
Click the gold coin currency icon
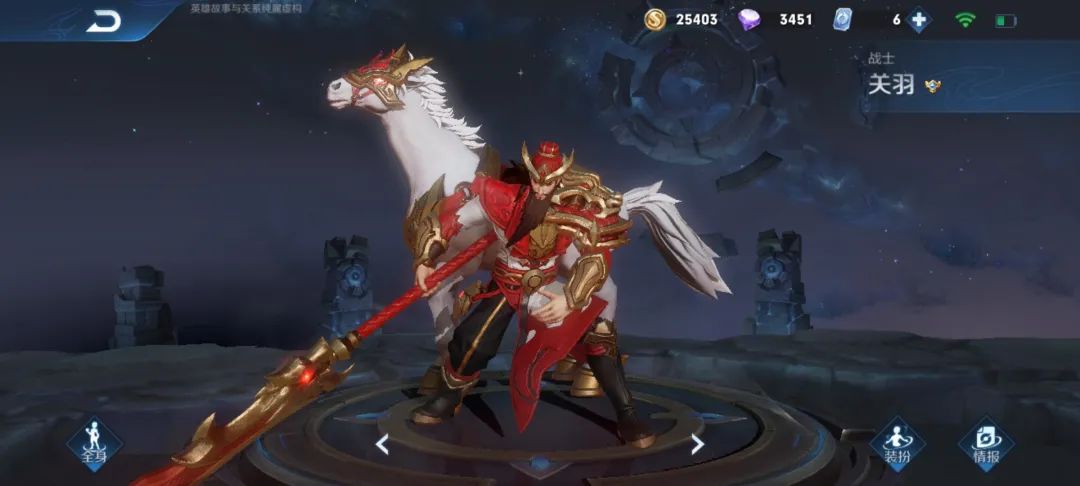(655, 19)
